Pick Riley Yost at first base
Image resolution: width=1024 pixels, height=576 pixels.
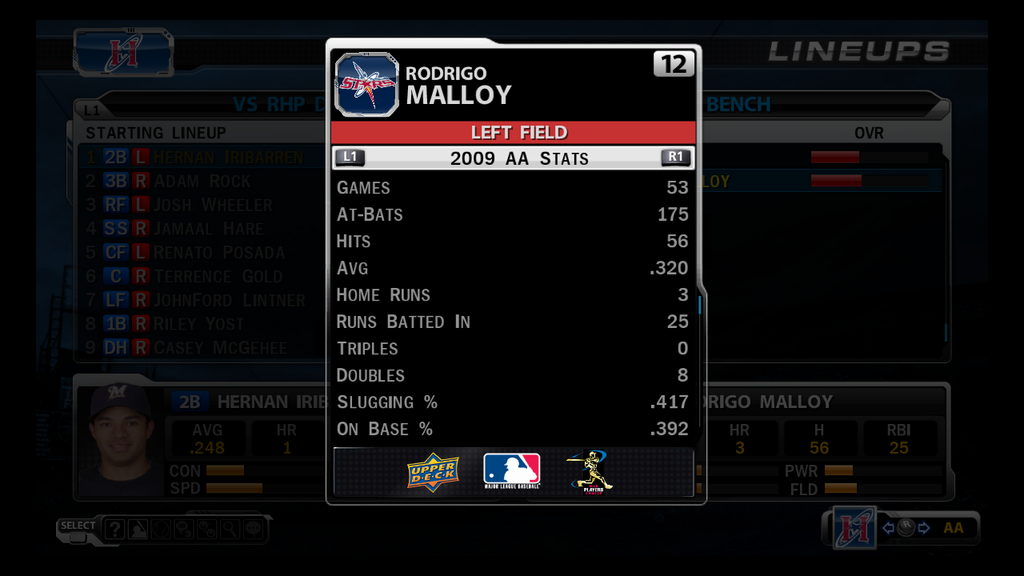point(200,324)
